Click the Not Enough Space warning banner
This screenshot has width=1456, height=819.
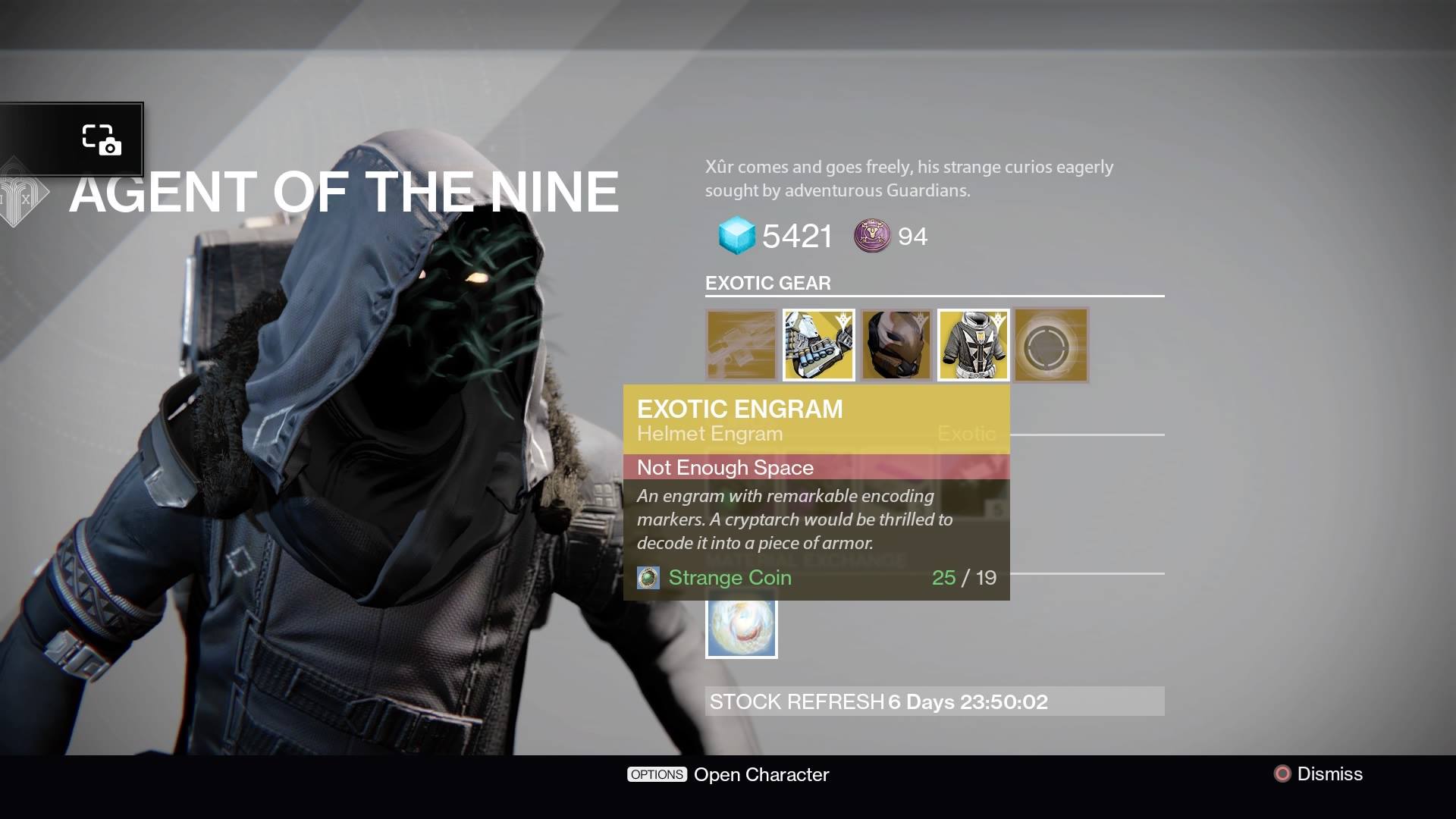click(816, 468)
